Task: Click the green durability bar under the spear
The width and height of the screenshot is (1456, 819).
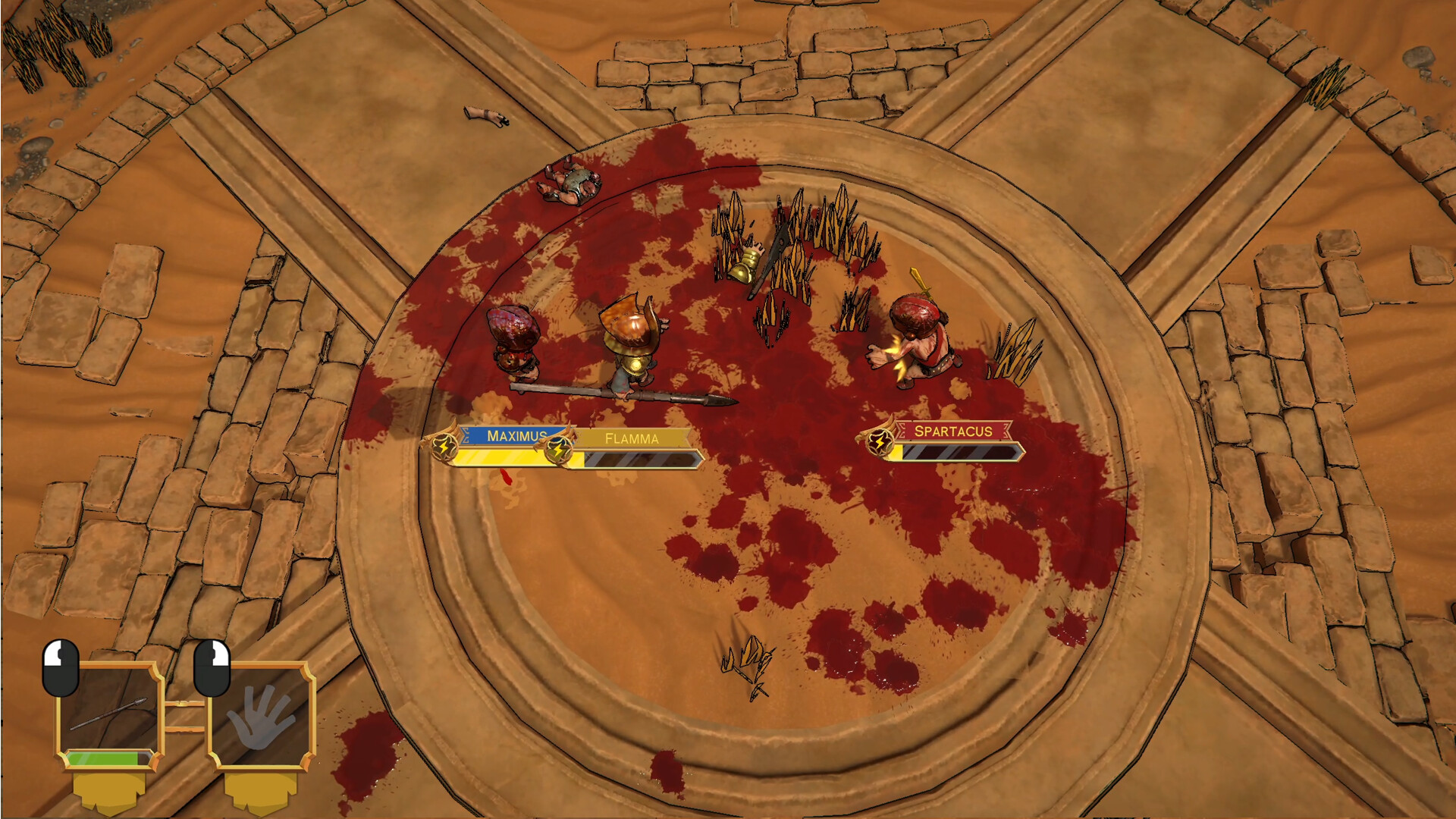Action: (102, 757)
